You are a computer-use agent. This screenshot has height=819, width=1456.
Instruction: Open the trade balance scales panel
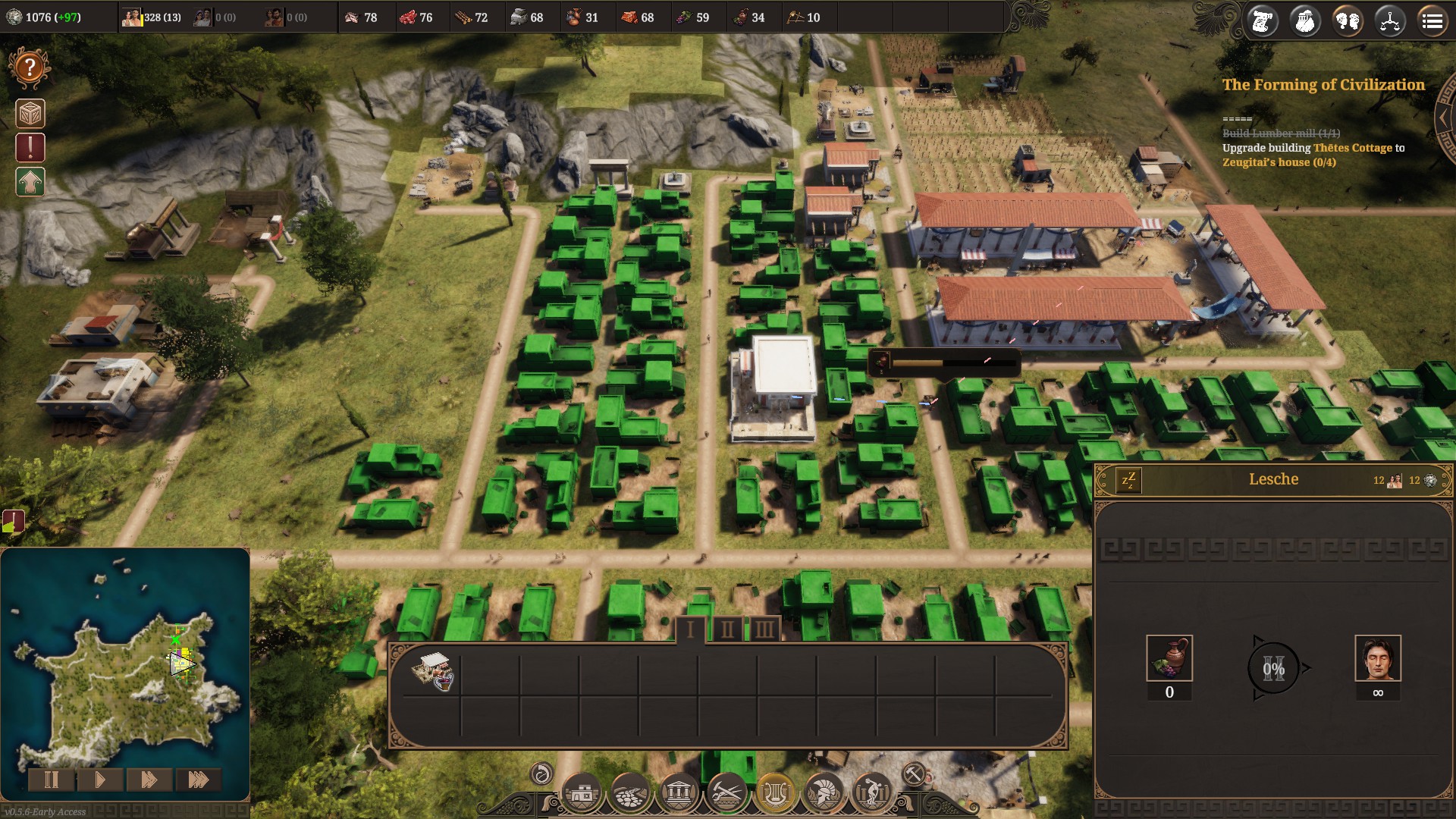(1389, 21)
